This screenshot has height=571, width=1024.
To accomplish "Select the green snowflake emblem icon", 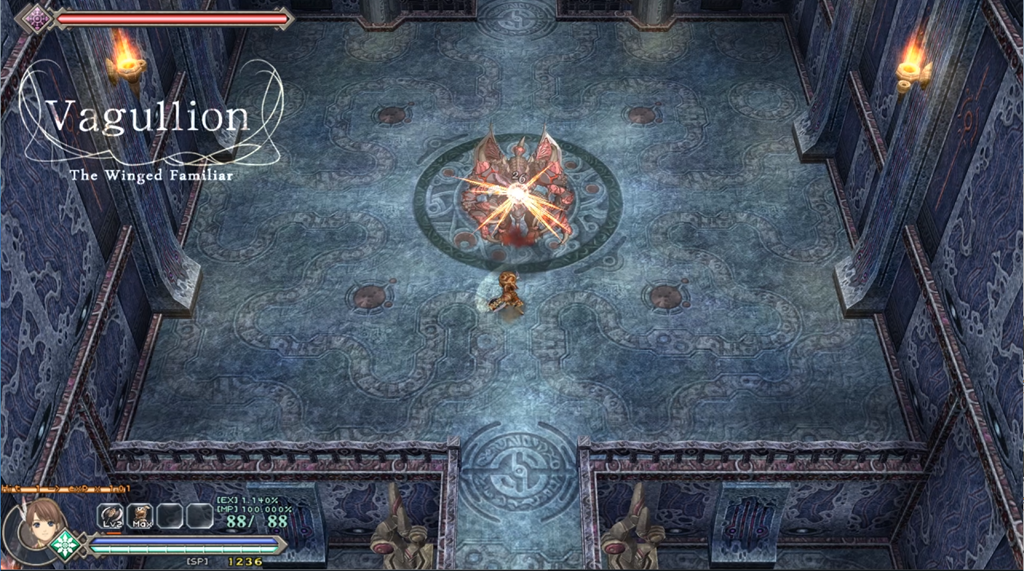I will click(x=66, y=545).
